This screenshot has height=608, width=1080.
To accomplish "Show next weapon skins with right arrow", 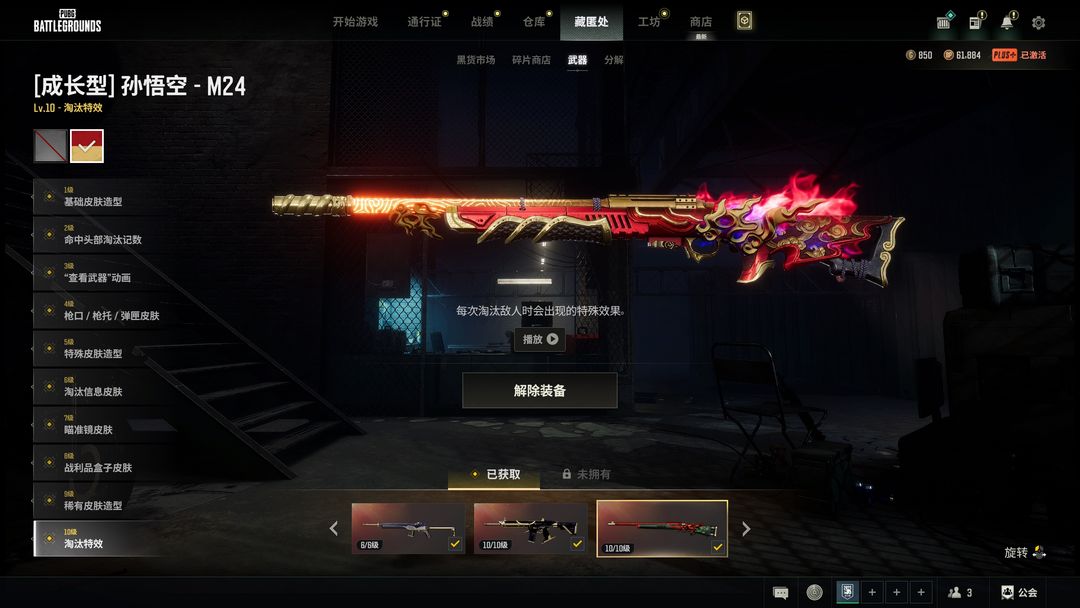I will (x=746, y=529).
